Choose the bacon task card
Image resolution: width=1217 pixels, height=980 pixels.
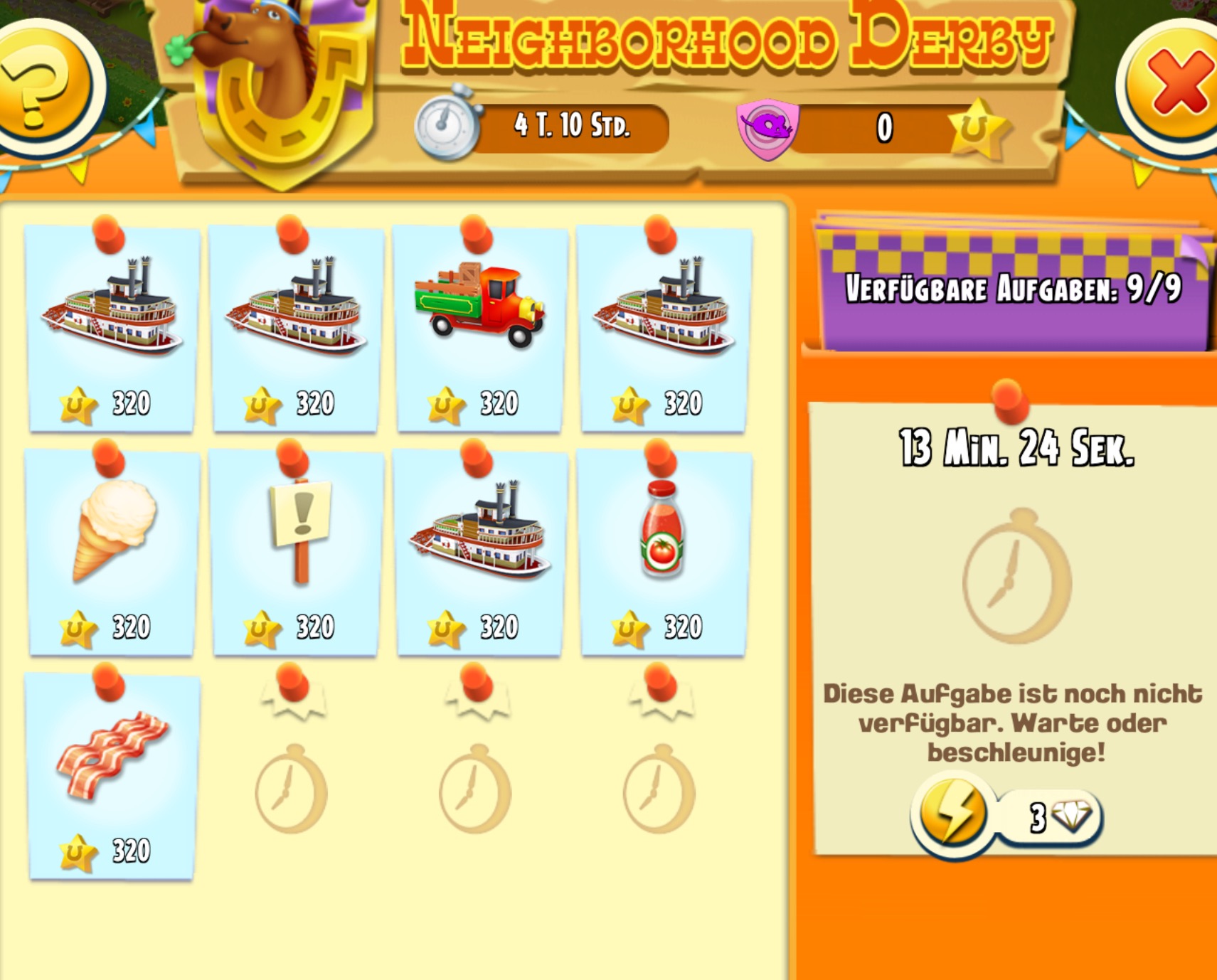(x=112, y=775)
